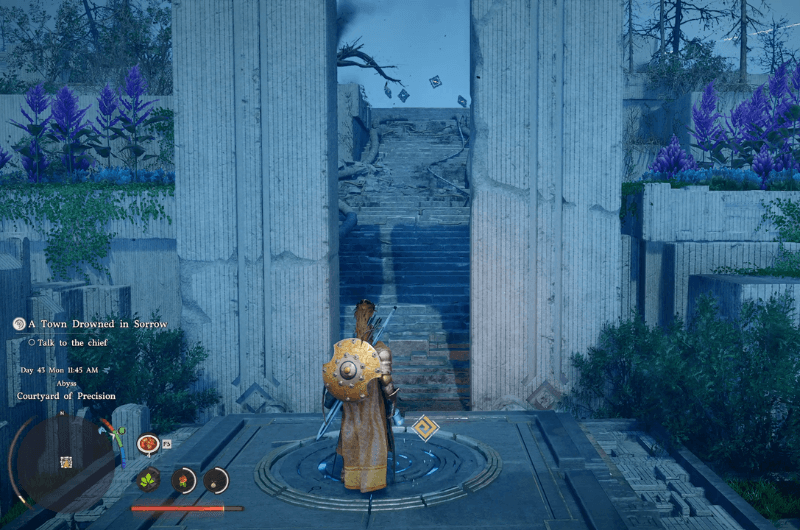The image size is (800, 530).
Task: Select the golden spiral diamond waypoint marker
Action: coord(426,428)
